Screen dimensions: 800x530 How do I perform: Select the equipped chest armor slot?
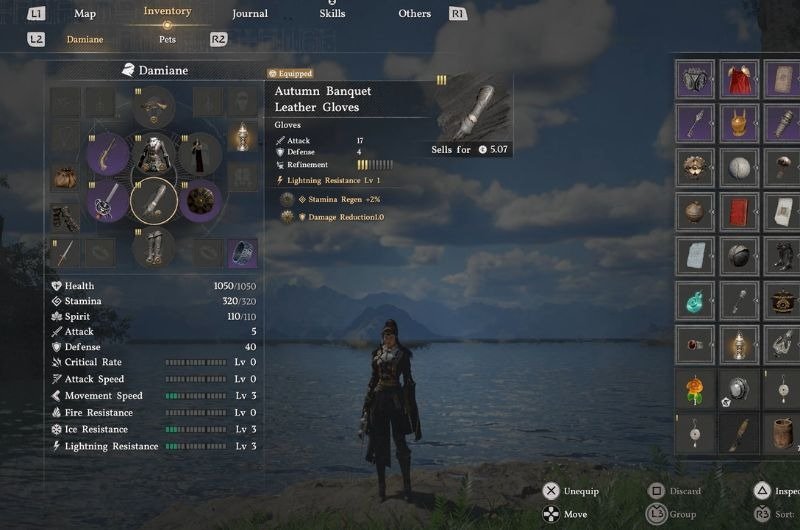pyautogui.click(x=154, y=154)
